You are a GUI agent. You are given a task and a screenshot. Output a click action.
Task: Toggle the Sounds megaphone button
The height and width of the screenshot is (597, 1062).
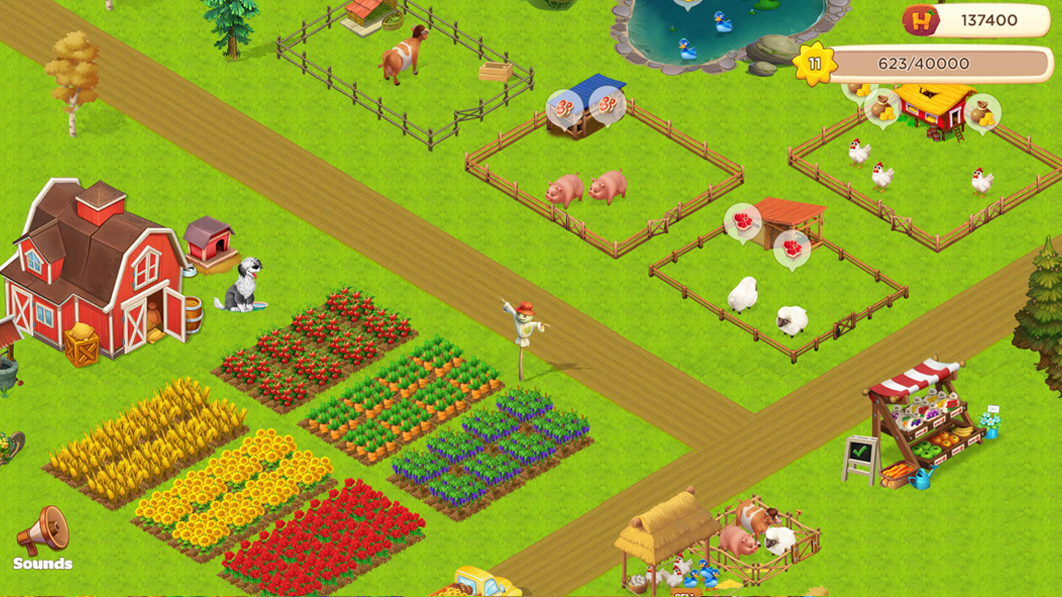[43, 533]
